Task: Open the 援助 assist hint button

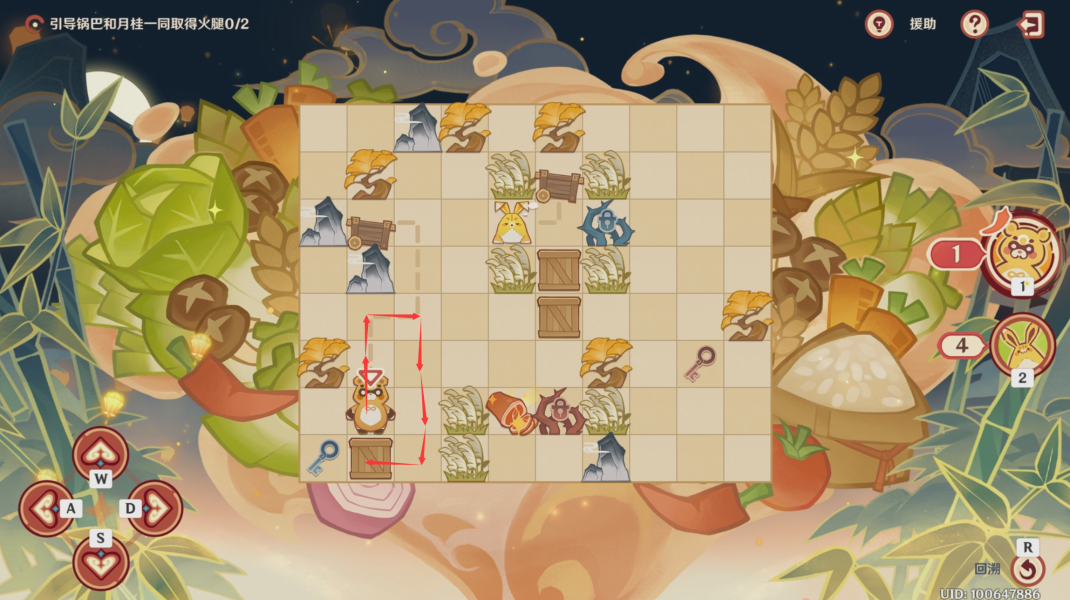Action: point(880,24)
